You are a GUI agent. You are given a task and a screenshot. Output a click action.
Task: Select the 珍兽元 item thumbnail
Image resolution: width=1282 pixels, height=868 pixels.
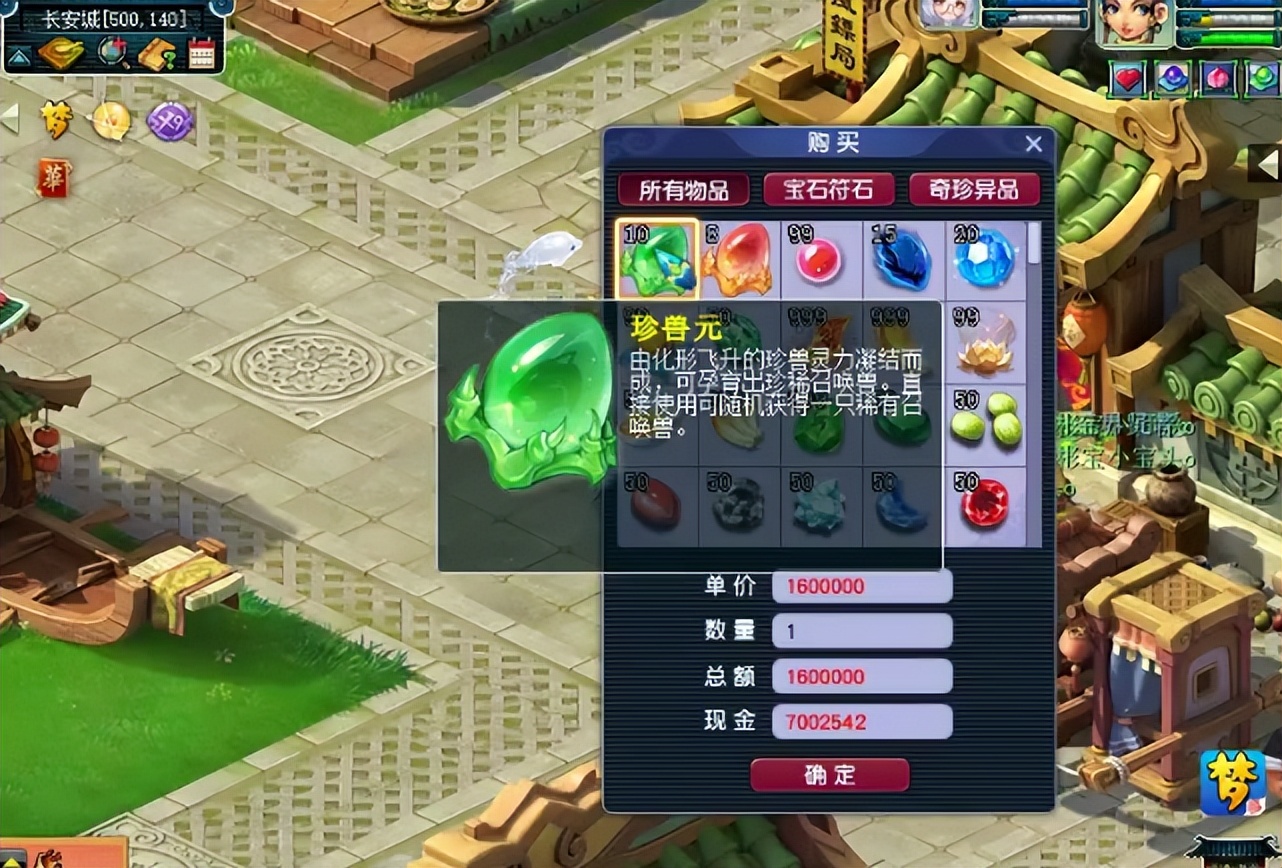[658, 261]
